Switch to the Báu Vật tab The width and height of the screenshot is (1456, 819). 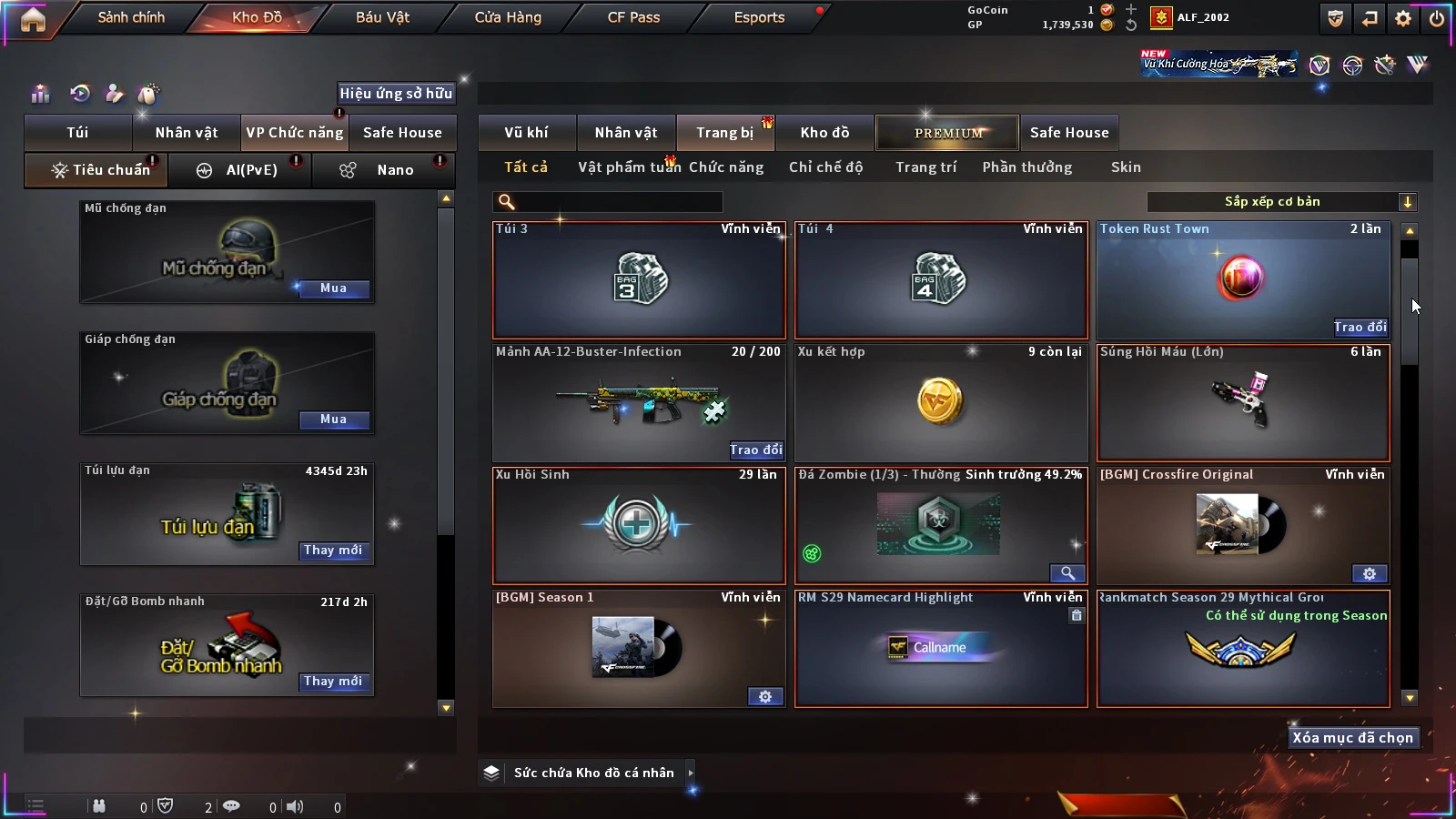[382, 17]
